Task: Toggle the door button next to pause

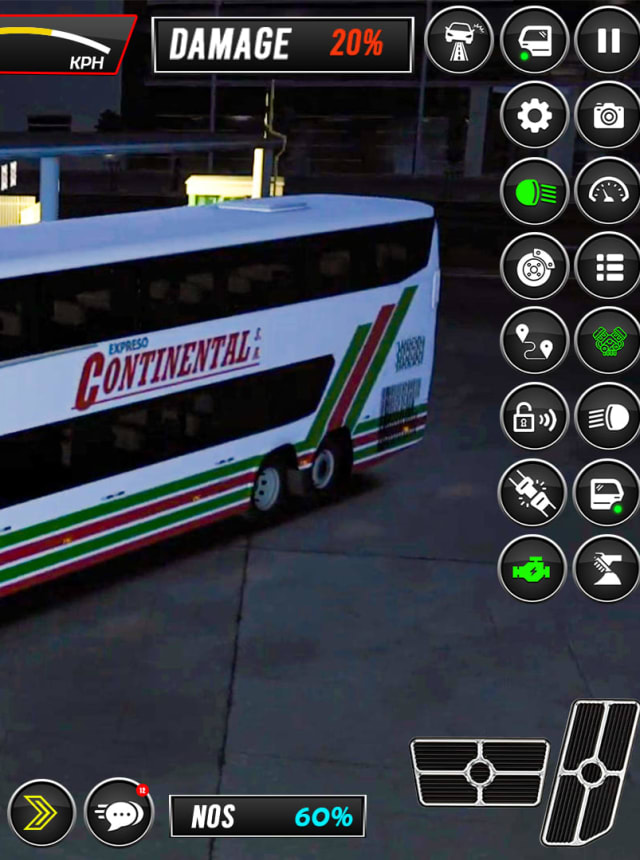Action: (534, 41)
